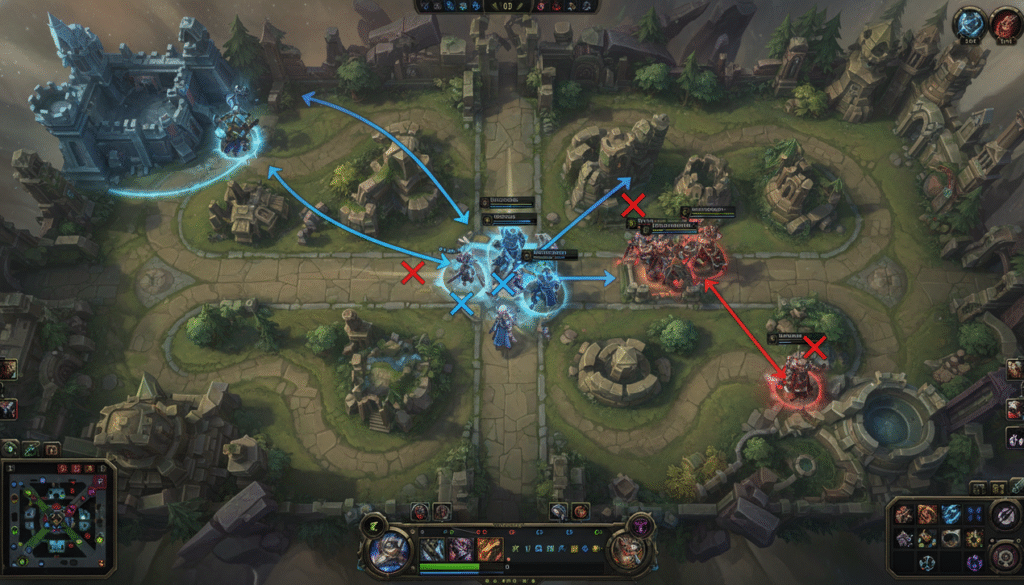This screenshot has width=1024, height=585.
Task: Open the book tab above the minimap
Action: click(51, 449)
